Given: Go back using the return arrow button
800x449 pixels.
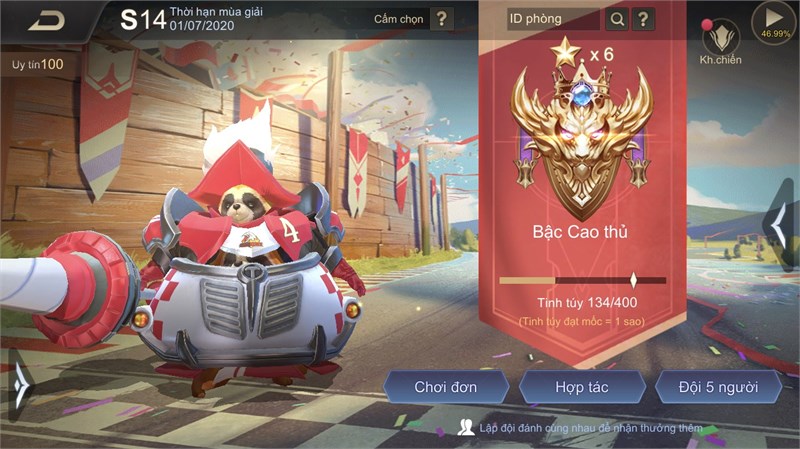Looking at the screenshot, I should (x=45, y=20).
